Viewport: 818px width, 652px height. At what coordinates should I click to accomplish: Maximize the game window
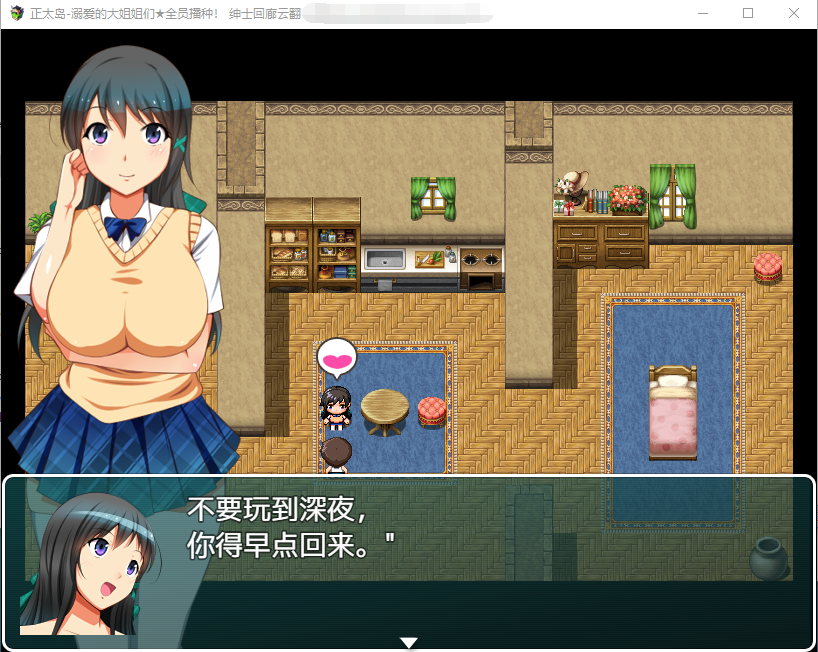[x=748, y=14]
